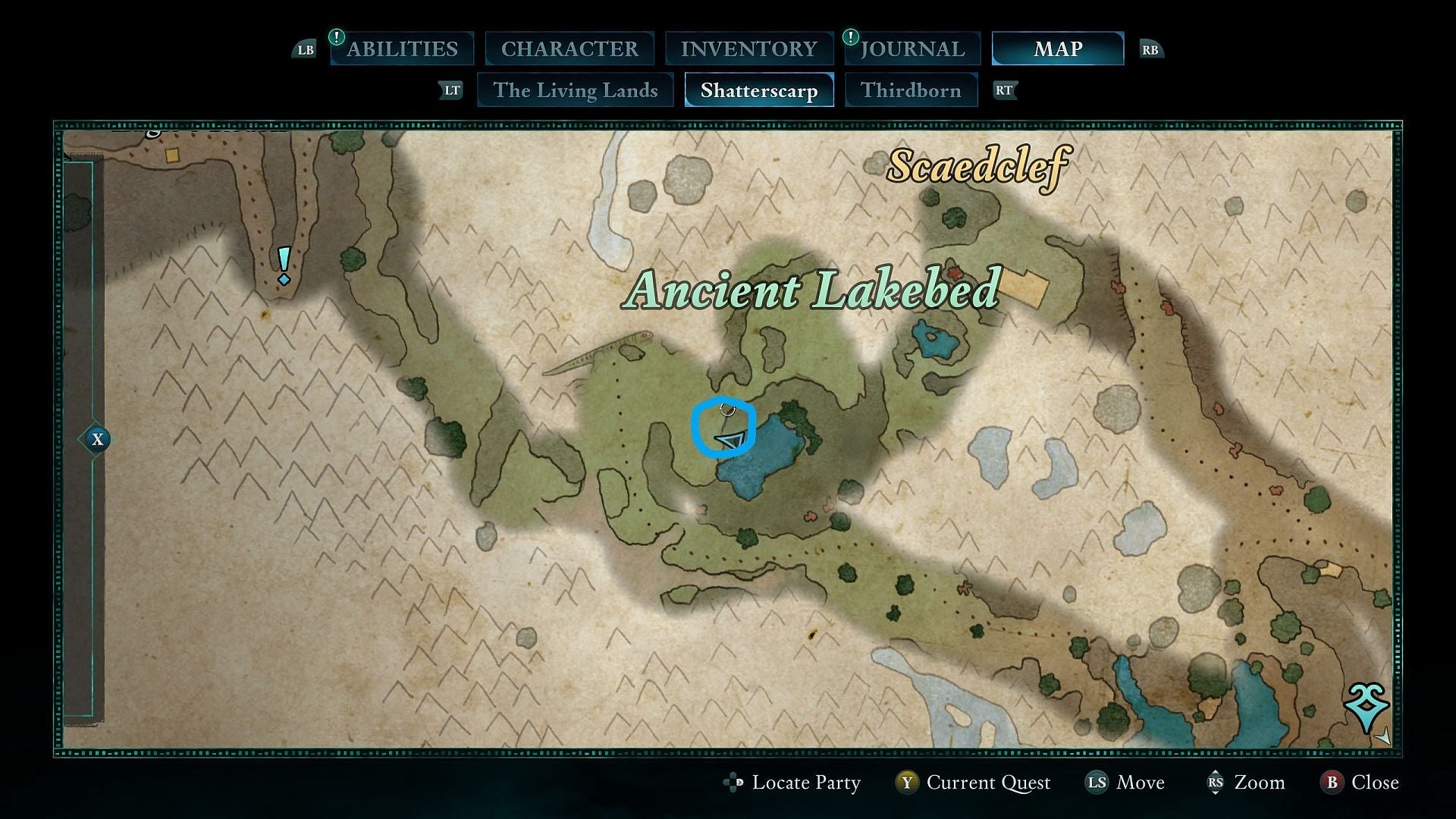Click the RT trigger to switch region right
The width and height of the screenshot is (1456, 819).
coord(1005,89)
